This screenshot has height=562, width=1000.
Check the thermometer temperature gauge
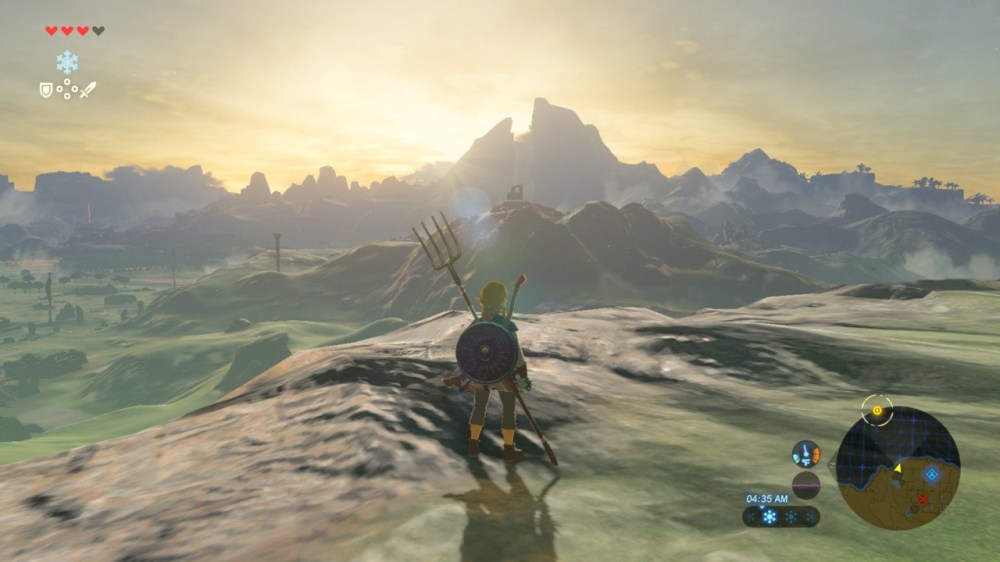(x=806, y=454)
